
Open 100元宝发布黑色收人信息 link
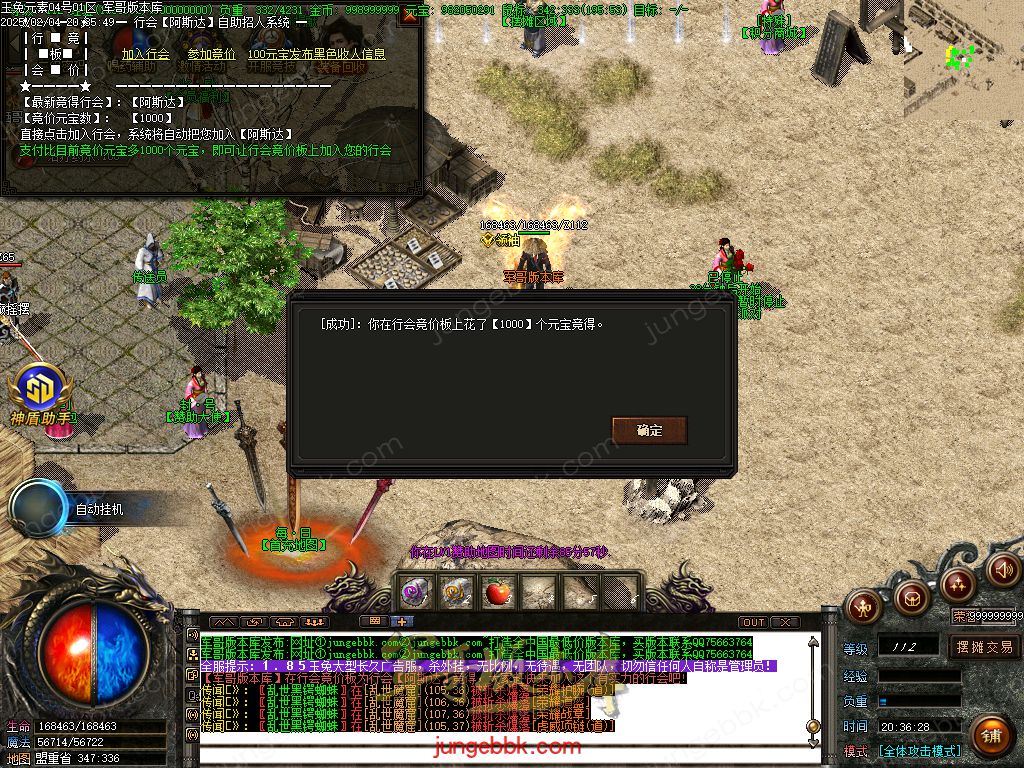pyautogui.click(x=316, y=54)
